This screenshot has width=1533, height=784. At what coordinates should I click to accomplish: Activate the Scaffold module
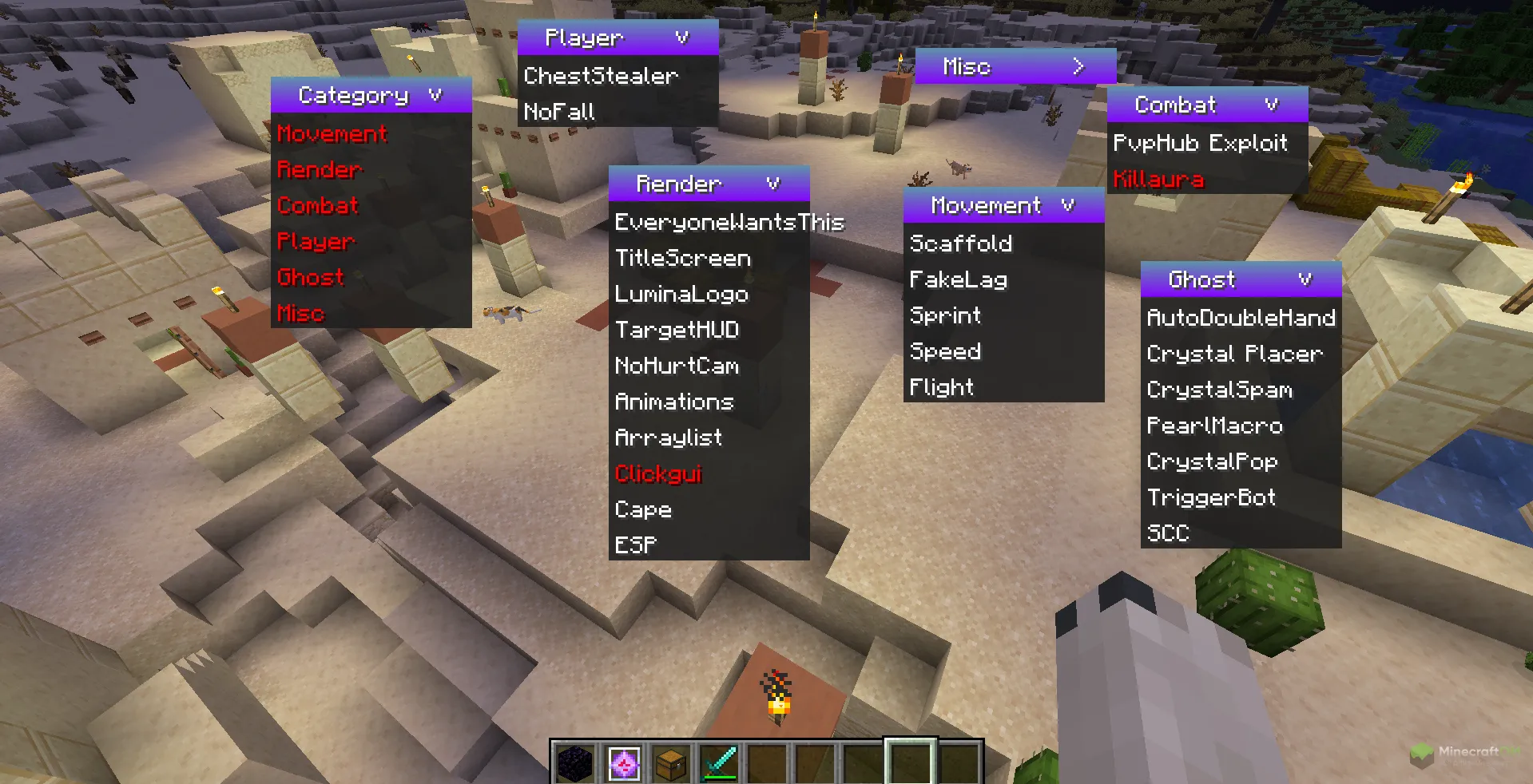pos(961,243)
